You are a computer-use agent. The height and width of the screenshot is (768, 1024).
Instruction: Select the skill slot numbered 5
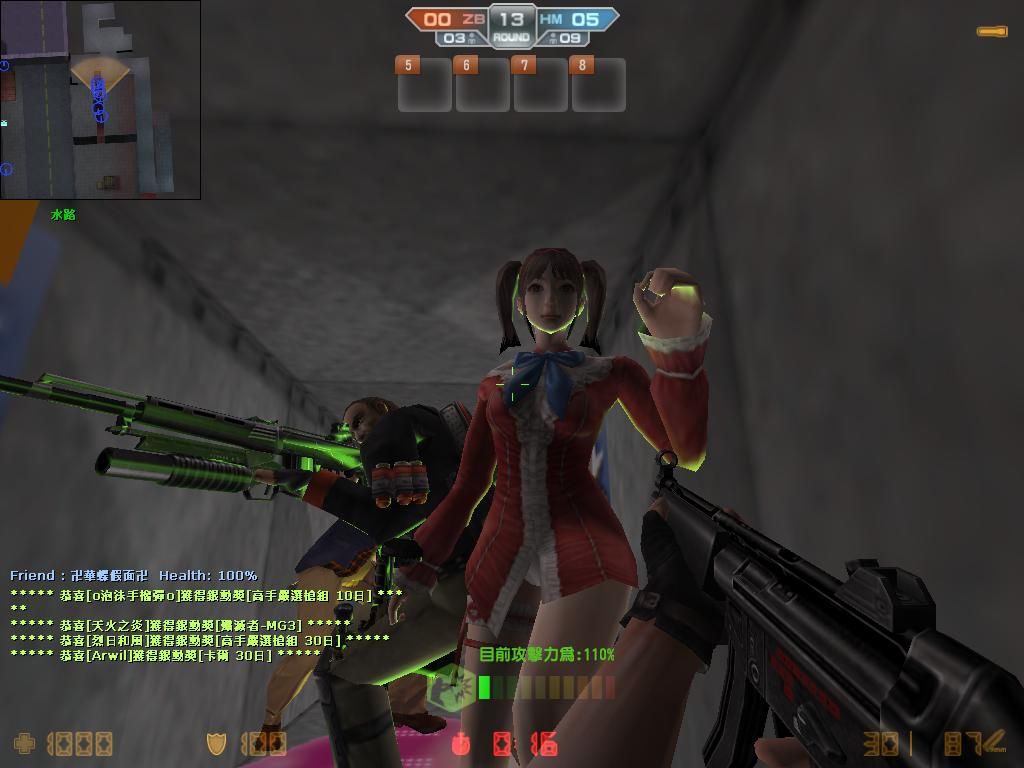(x=424, y=84)
